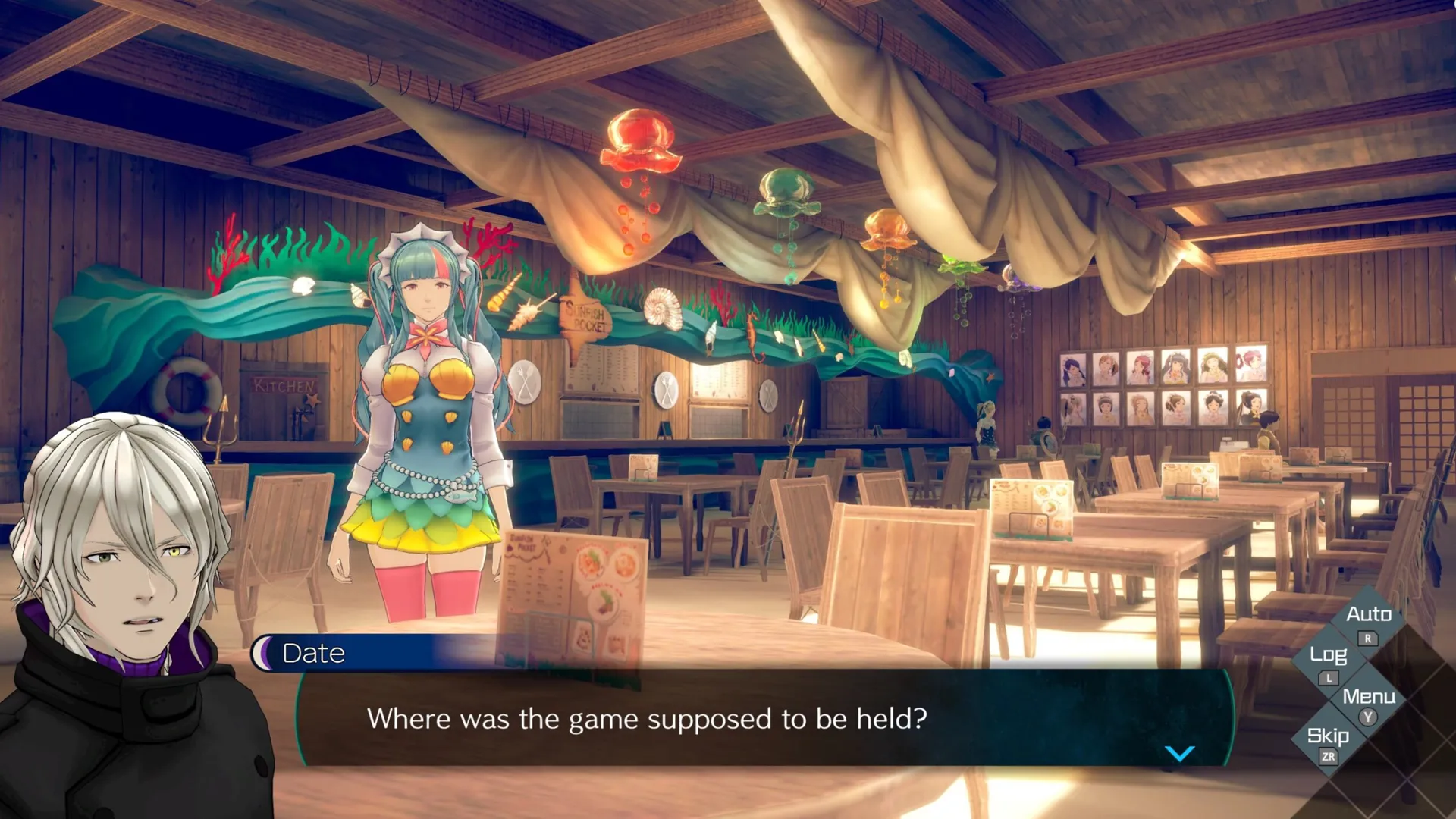This screenshot has height=819, width=1456.
Task: Click the crescent moon emblem on the nameplate
Action: [x=264, y=652]
